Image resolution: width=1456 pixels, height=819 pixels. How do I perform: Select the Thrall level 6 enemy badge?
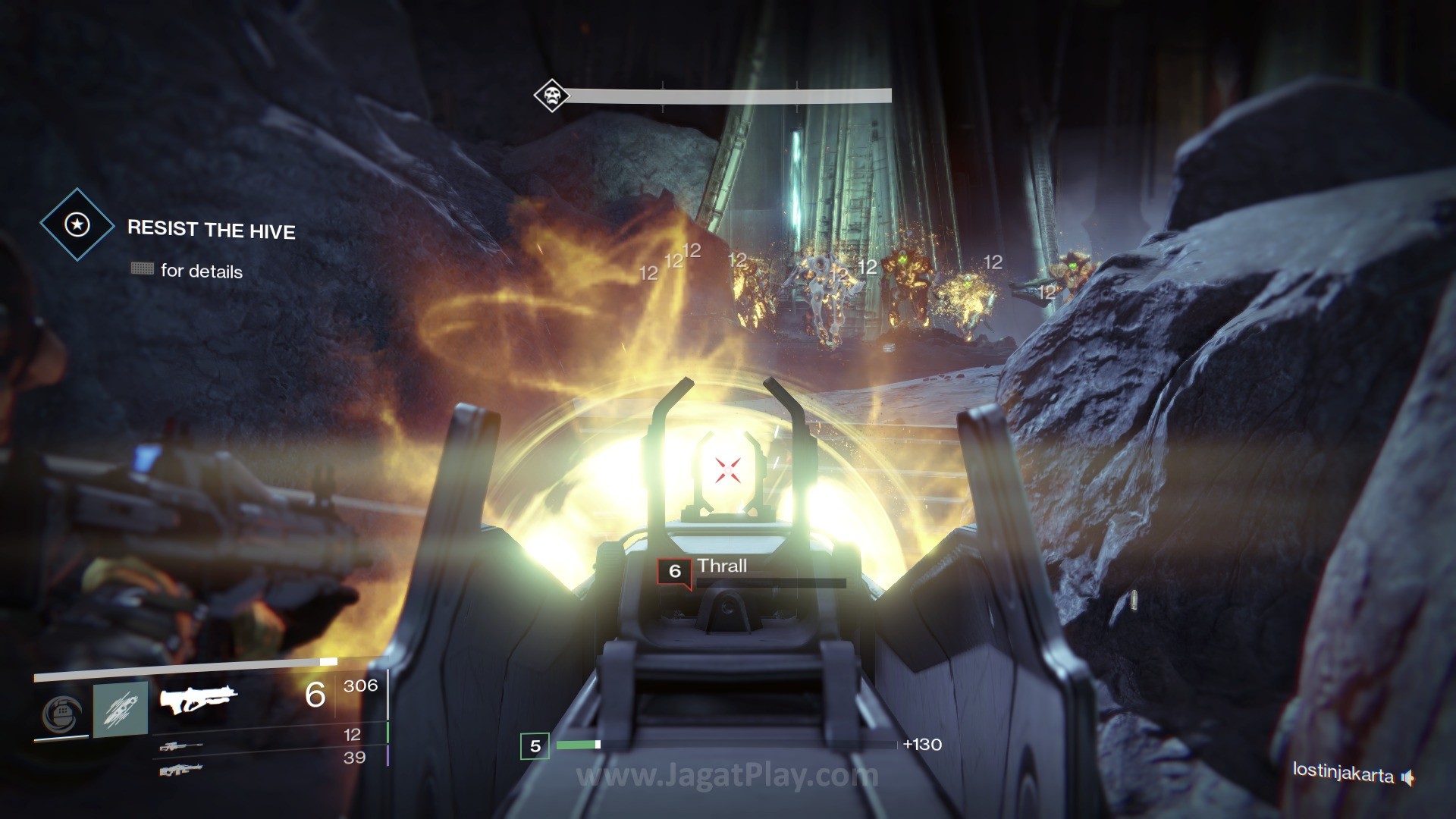674,572
